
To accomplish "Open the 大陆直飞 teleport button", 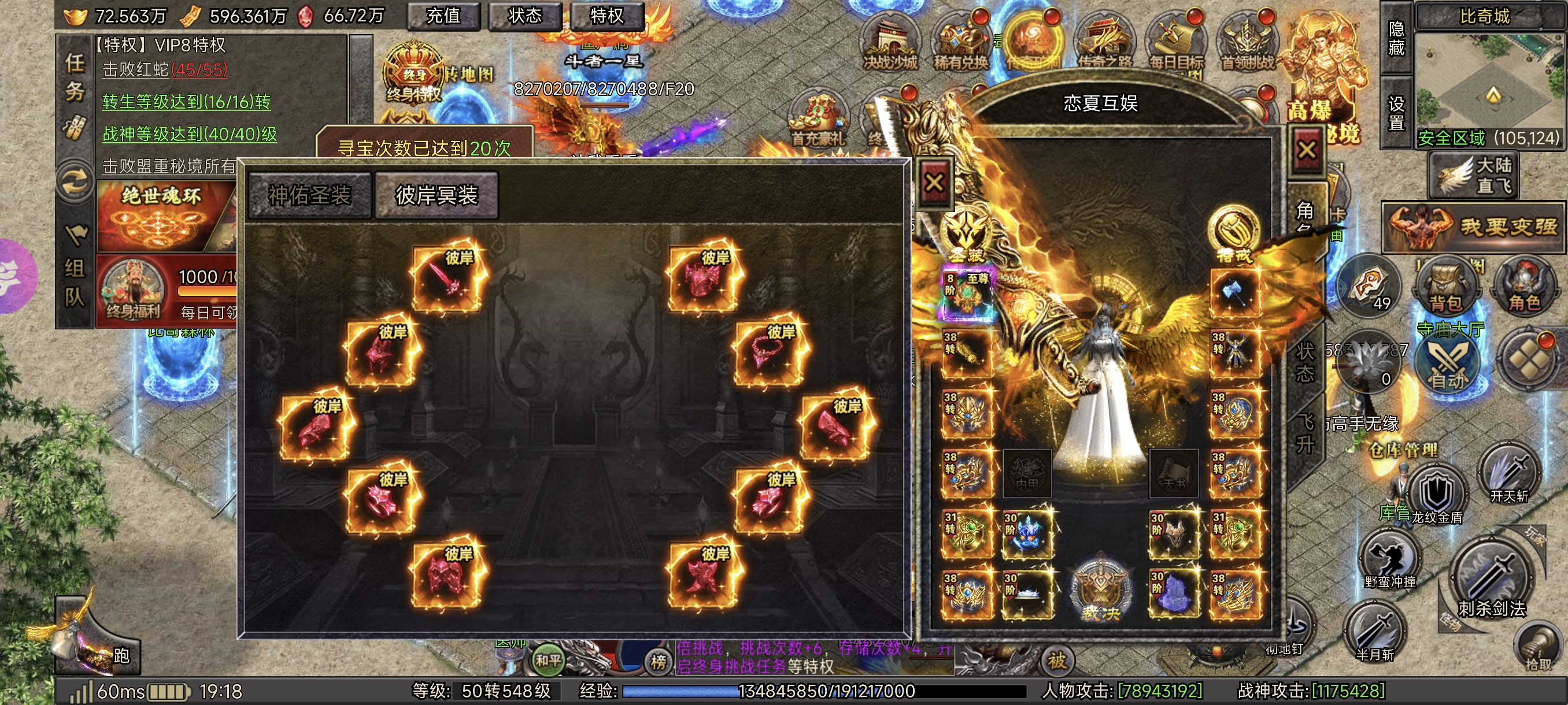I will [1474, 175].
